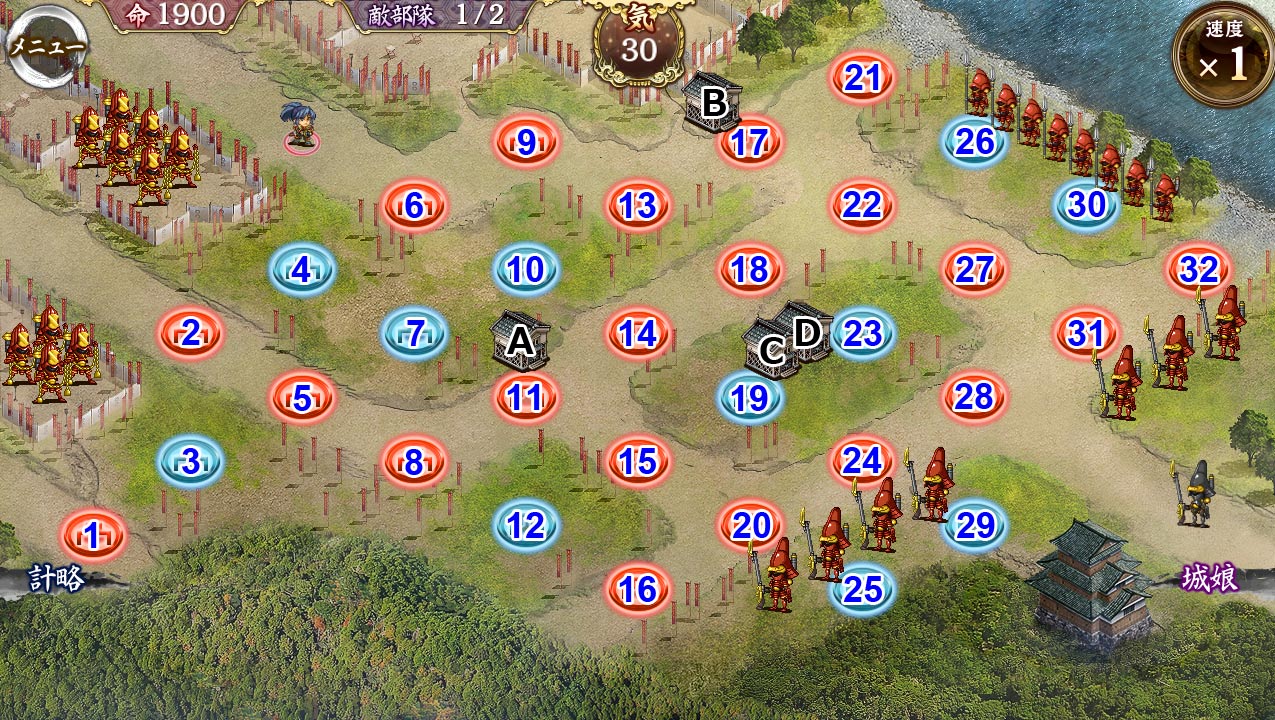Pick red placement tile 9
The image size is (1275, 720).
tap(526, 143)
